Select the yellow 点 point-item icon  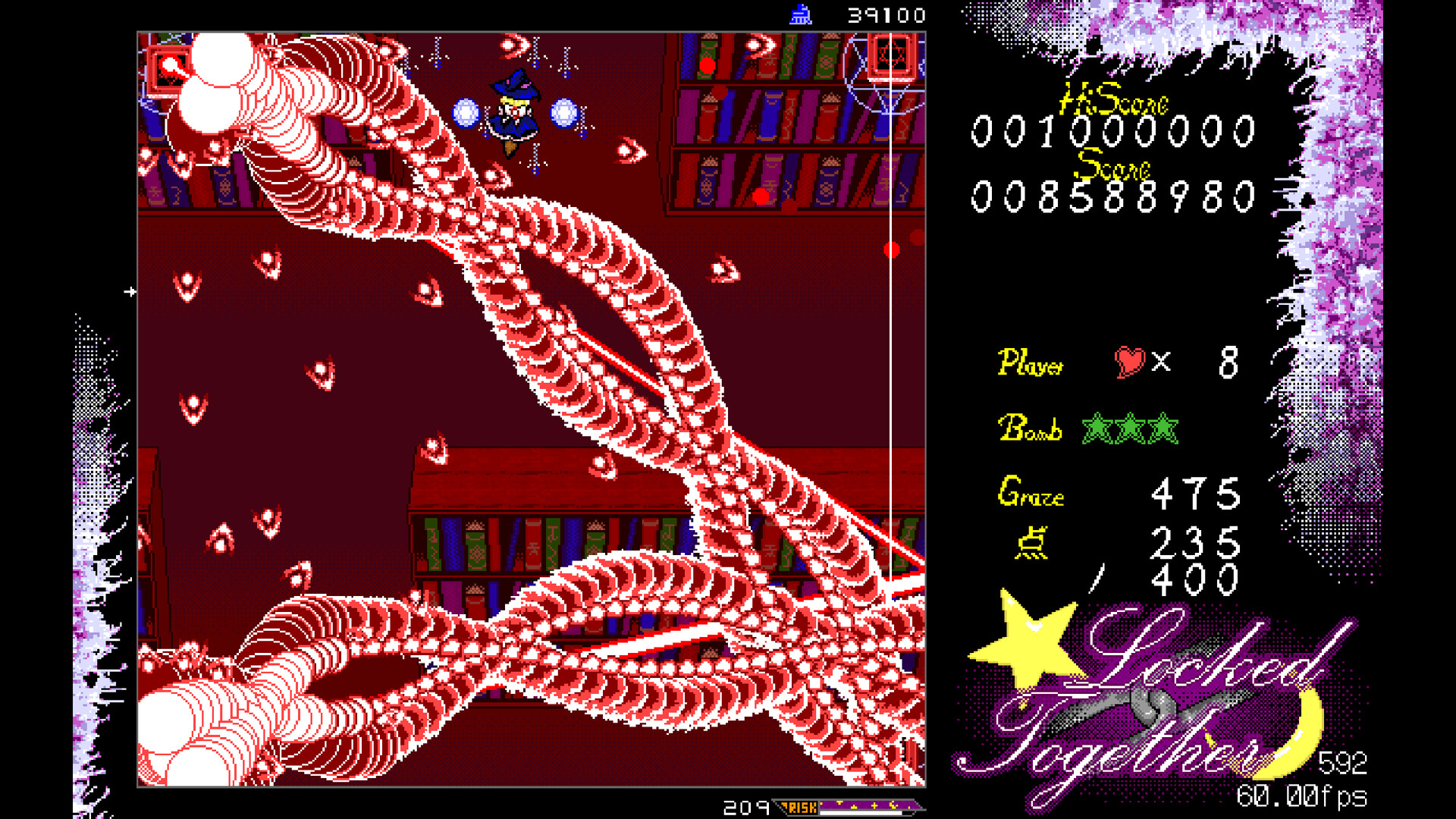(1033, 541)
